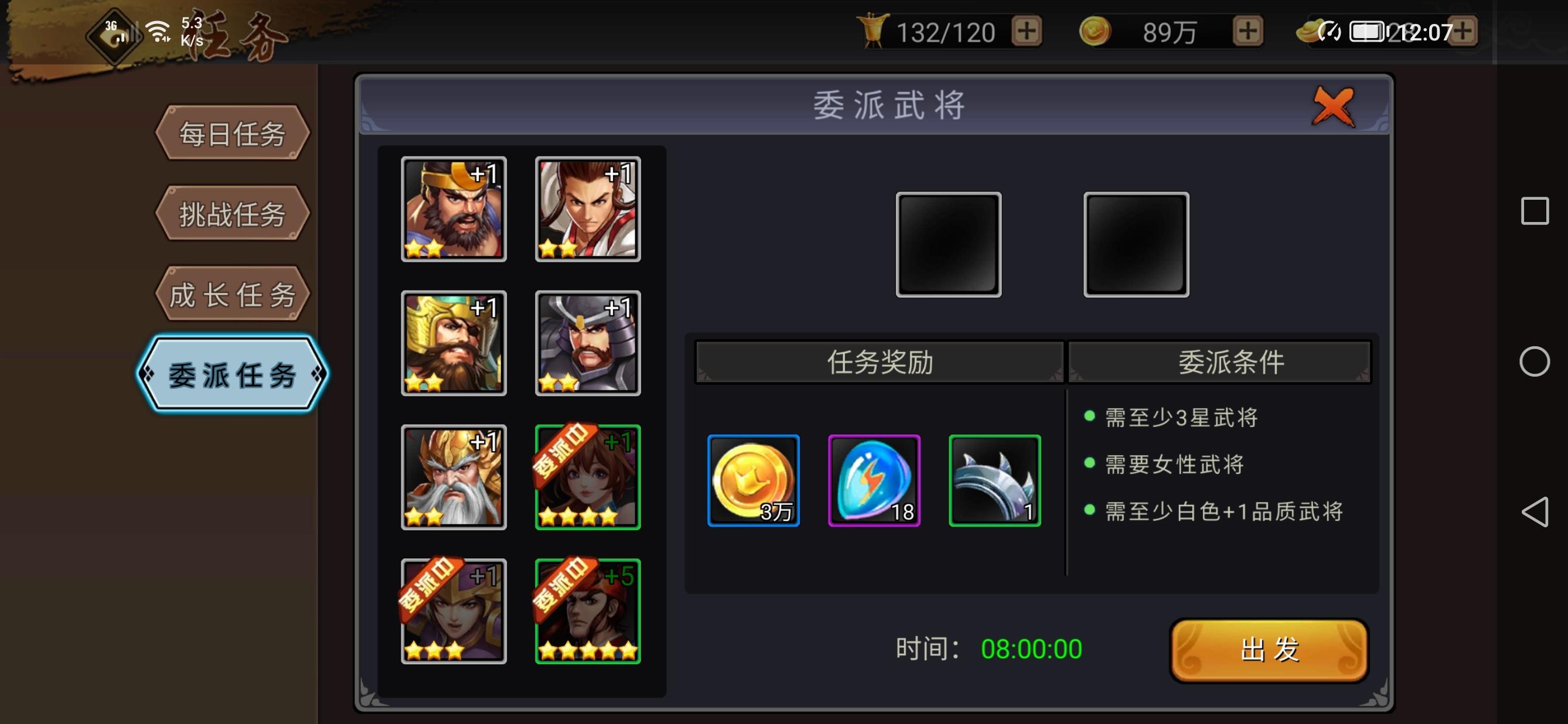Pick the white-bearded 2-star general
The height and width of the screenshot is (724, 1568).
[x=453, y=477]
